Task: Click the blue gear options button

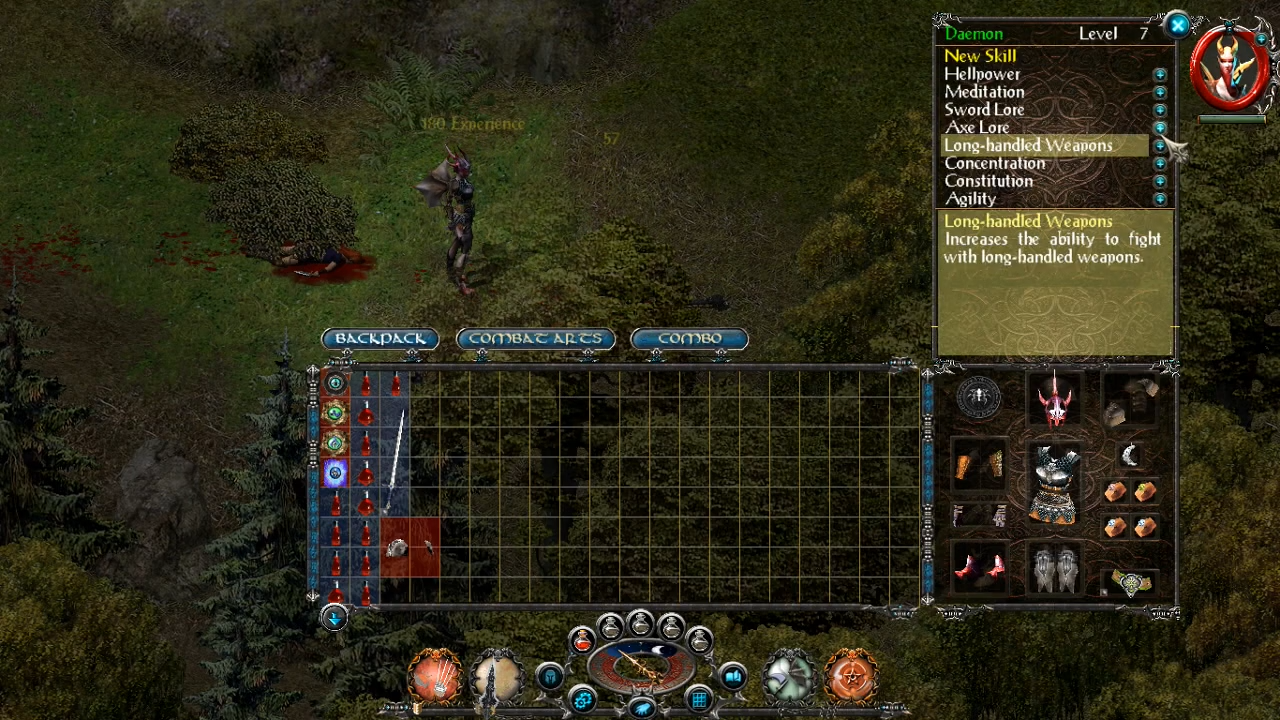Action: click(x=583, y=700)
